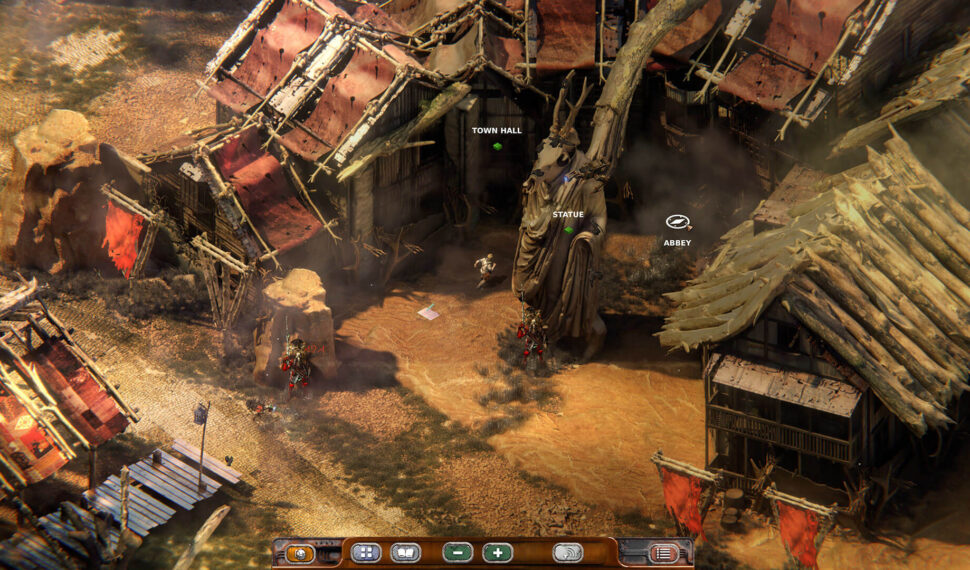
Task: Click the Abbey exit marker icon
Action: pos(678,223)
